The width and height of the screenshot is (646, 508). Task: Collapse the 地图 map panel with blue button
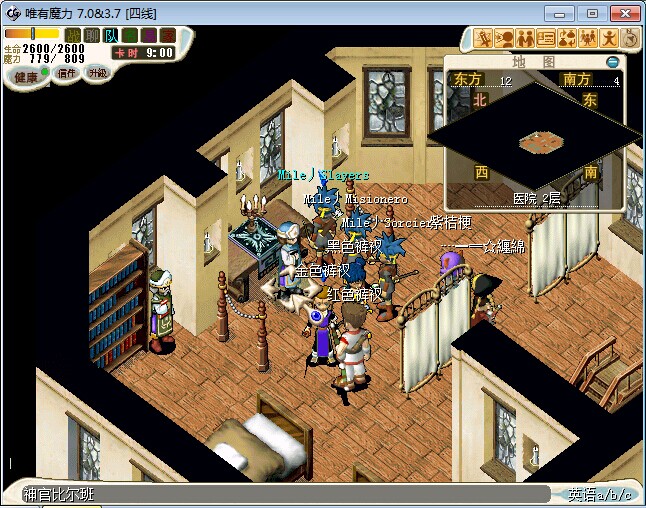[613, 62]
